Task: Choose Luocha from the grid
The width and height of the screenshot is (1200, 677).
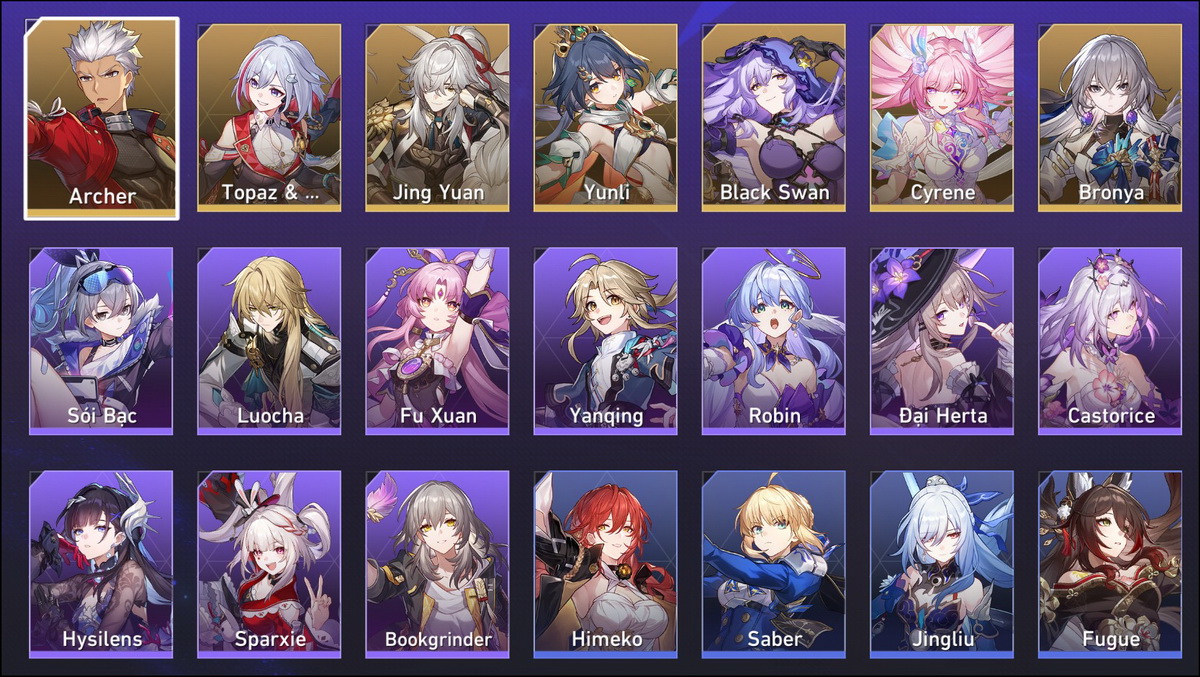Action: 269,341
